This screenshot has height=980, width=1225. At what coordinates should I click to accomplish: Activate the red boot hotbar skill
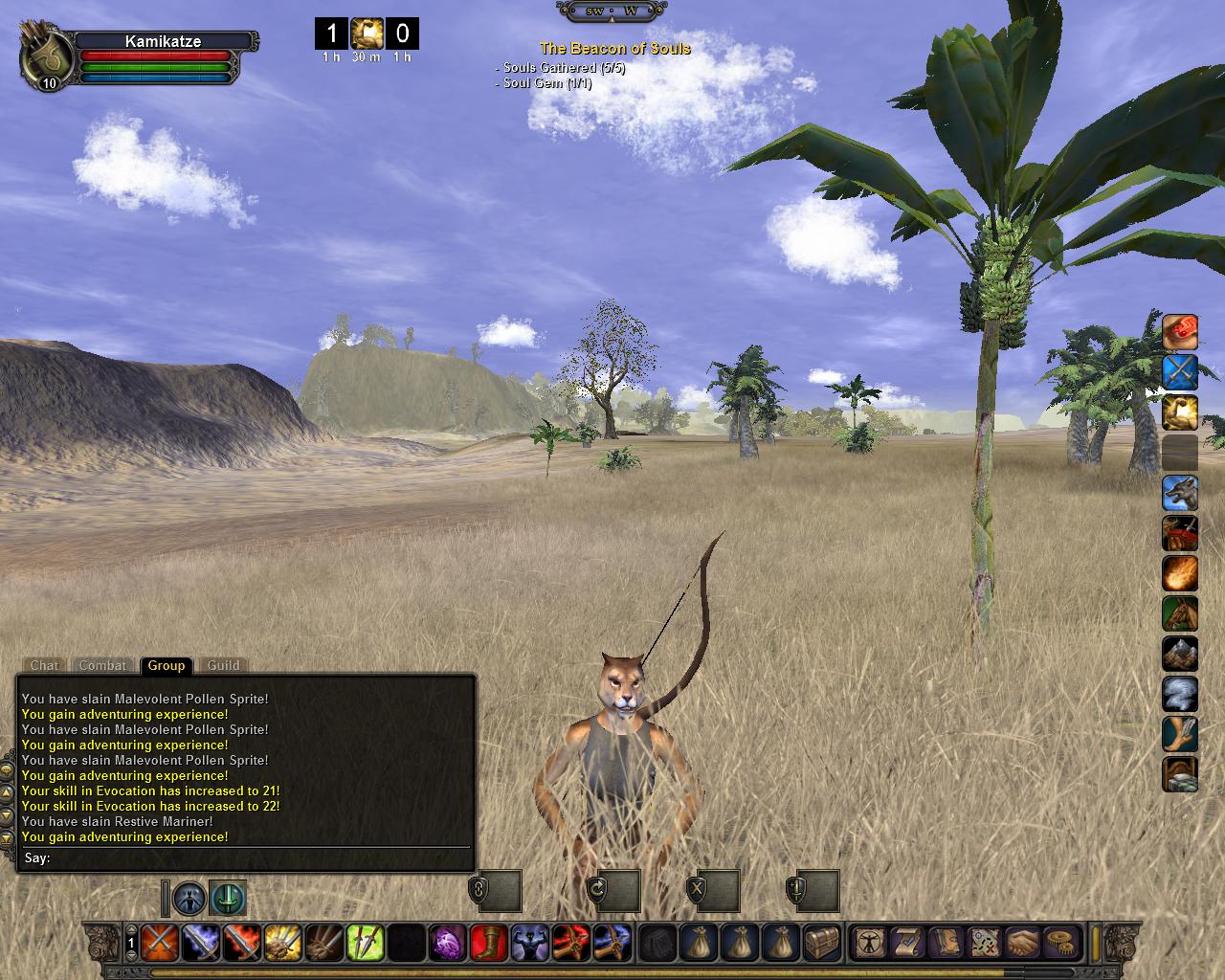[x=488, y=943]
